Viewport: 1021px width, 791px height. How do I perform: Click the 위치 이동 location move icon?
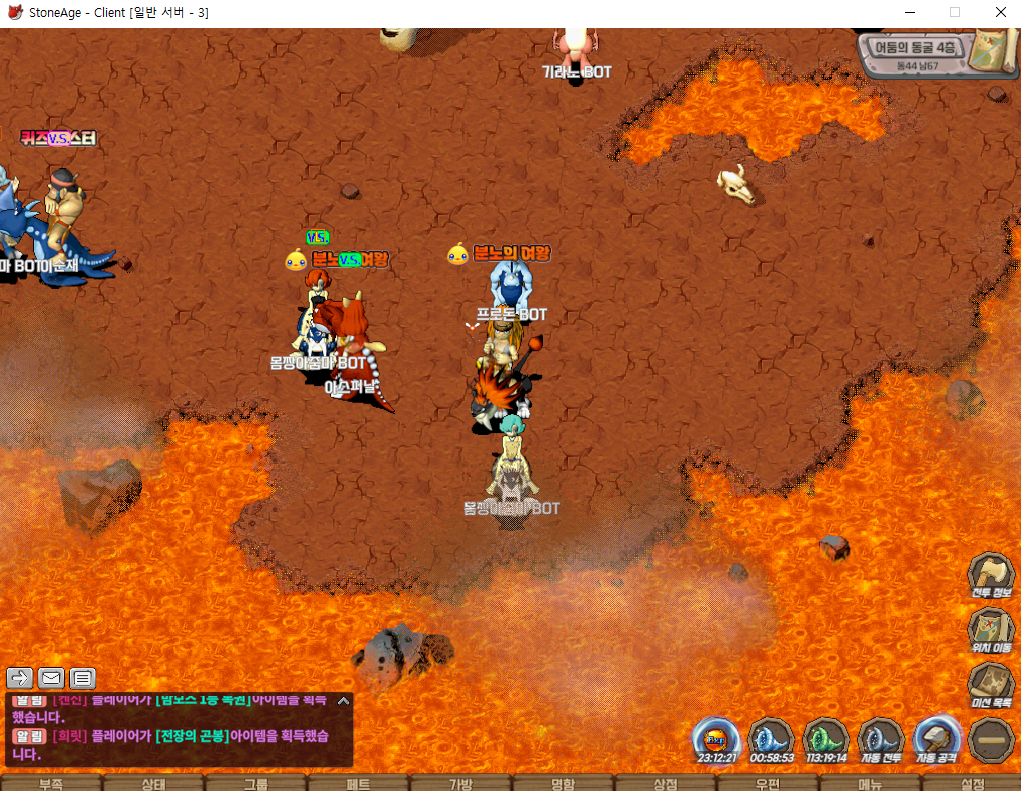[x=990, y=630]
